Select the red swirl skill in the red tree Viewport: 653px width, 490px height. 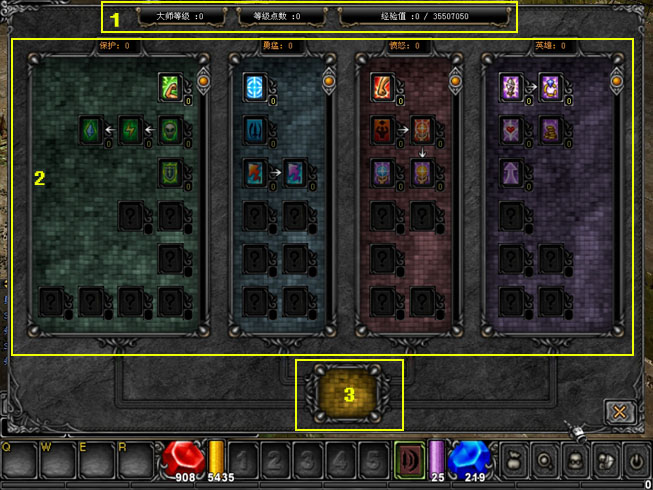(382, 87)
